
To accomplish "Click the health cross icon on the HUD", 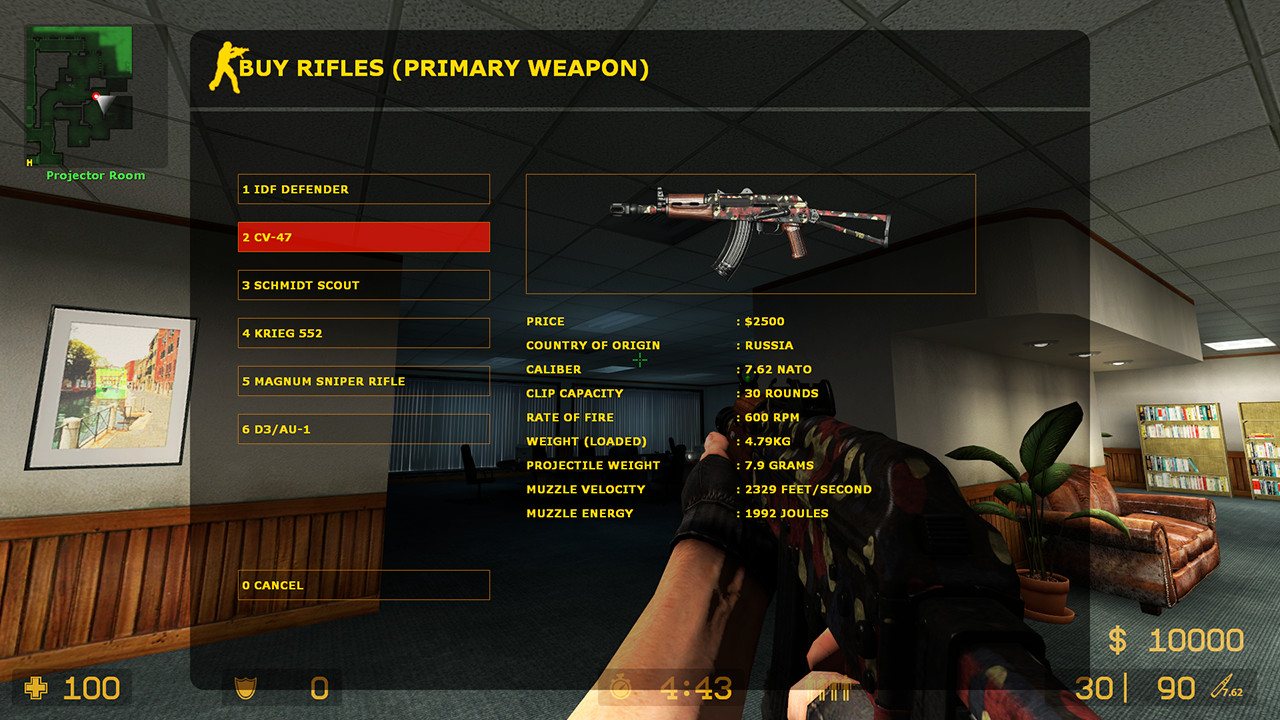I will tap(38, 688).
